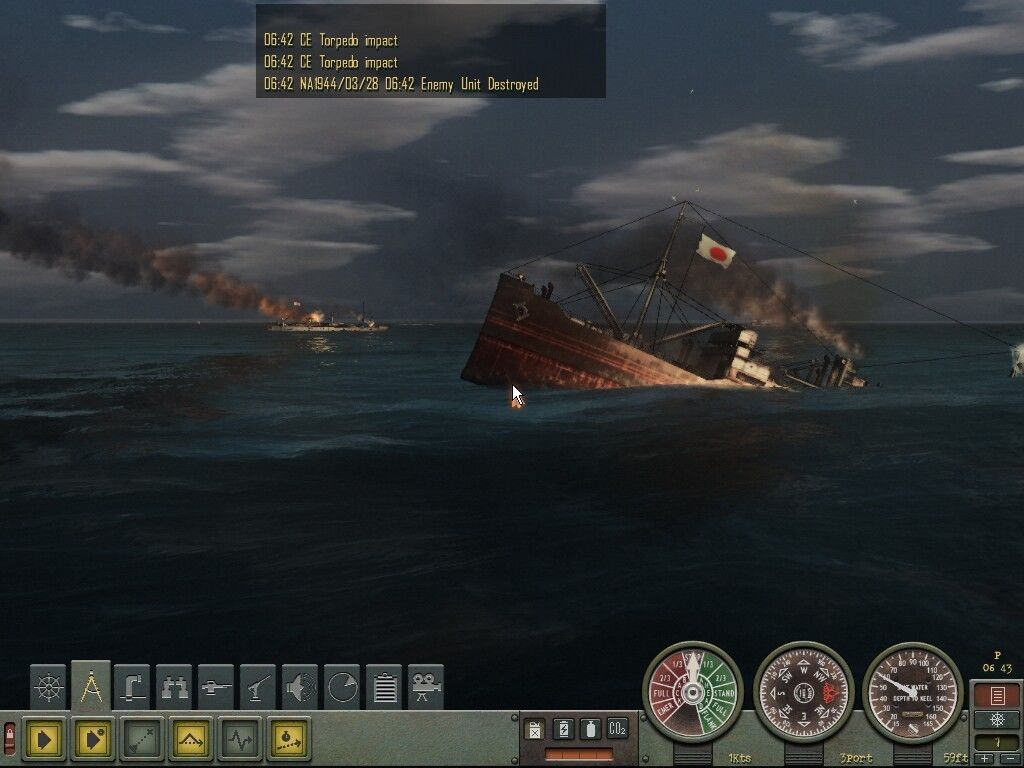Image resolution: width=1024 pixels, height=768 pixels.
Task: Activate the zigzag course maneuver button
Action: (x=240, y=740)
